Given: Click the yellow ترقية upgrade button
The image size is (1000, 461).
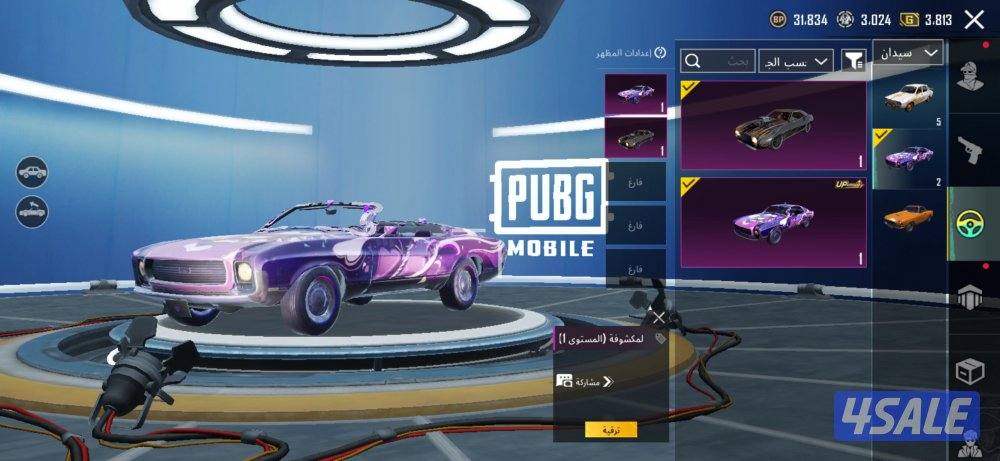Looking at the screenshot, I should 610,429.
